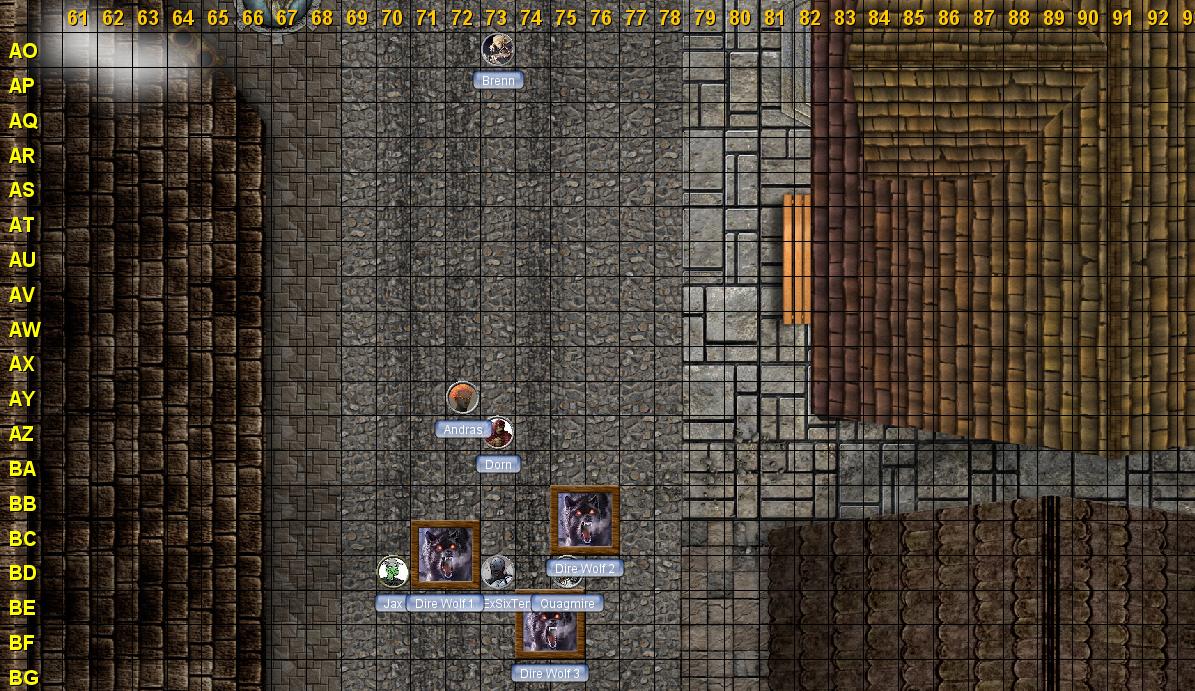The width and height of the screenshot is (1195, 691).
Task: Select the Brenn character token
Action: [x=497, y=49]
